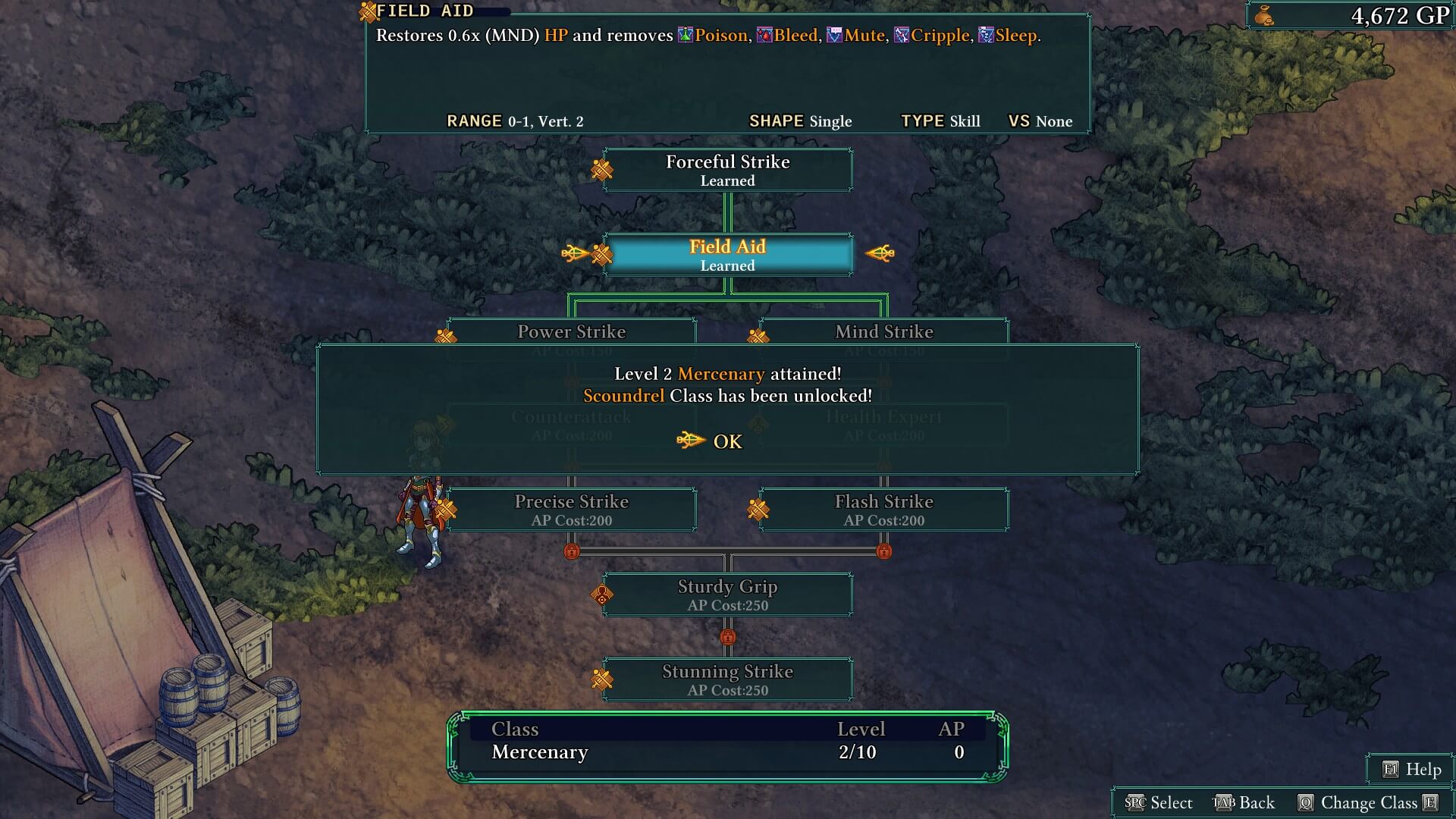Select the Stunning Strike skill node
The height and width of the screenshot is (819, 1456).
tap(727, 679)
